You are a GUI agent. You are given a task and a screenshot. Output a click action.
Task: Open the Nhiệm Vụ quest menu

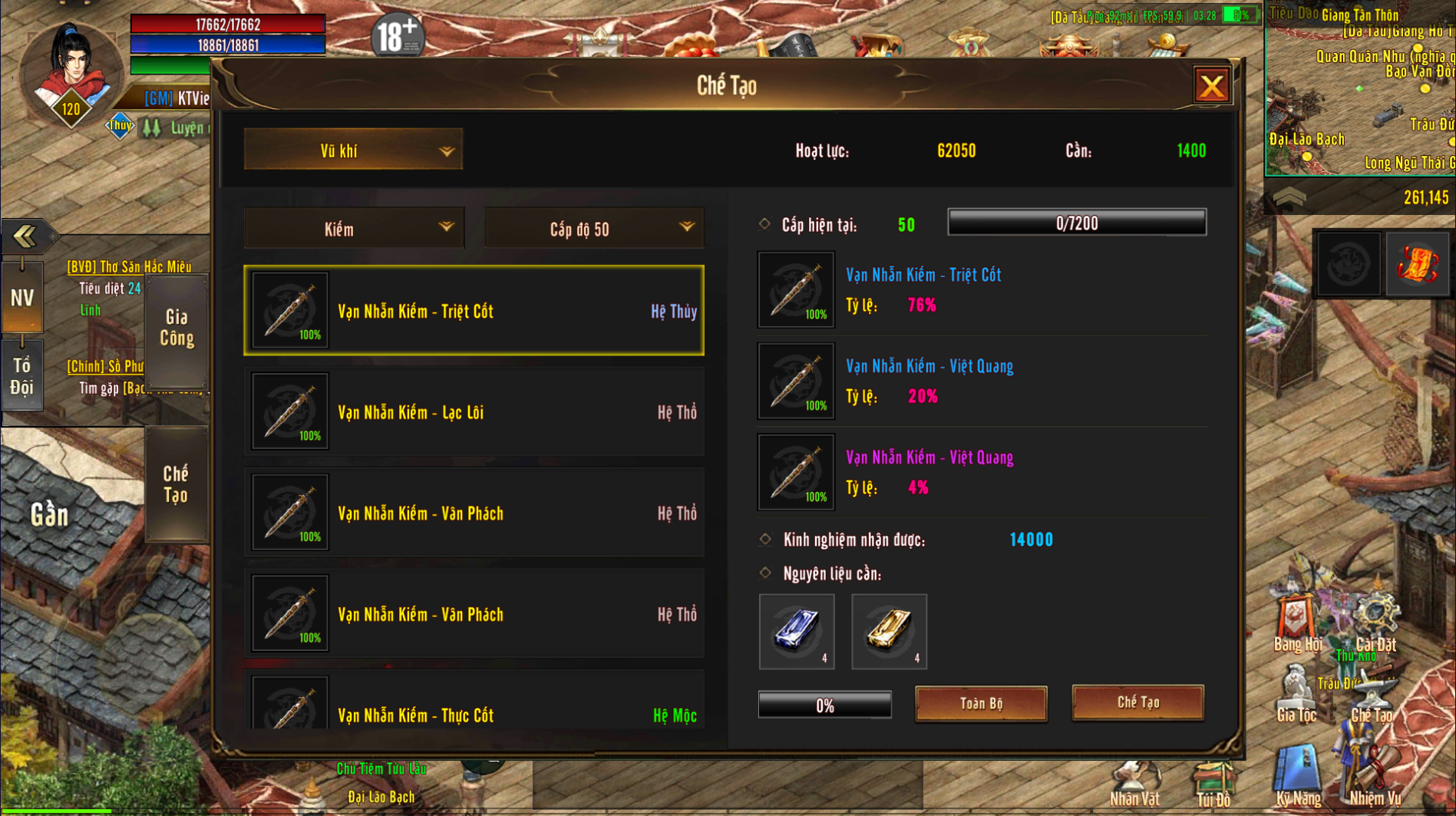coord(1374,777)
